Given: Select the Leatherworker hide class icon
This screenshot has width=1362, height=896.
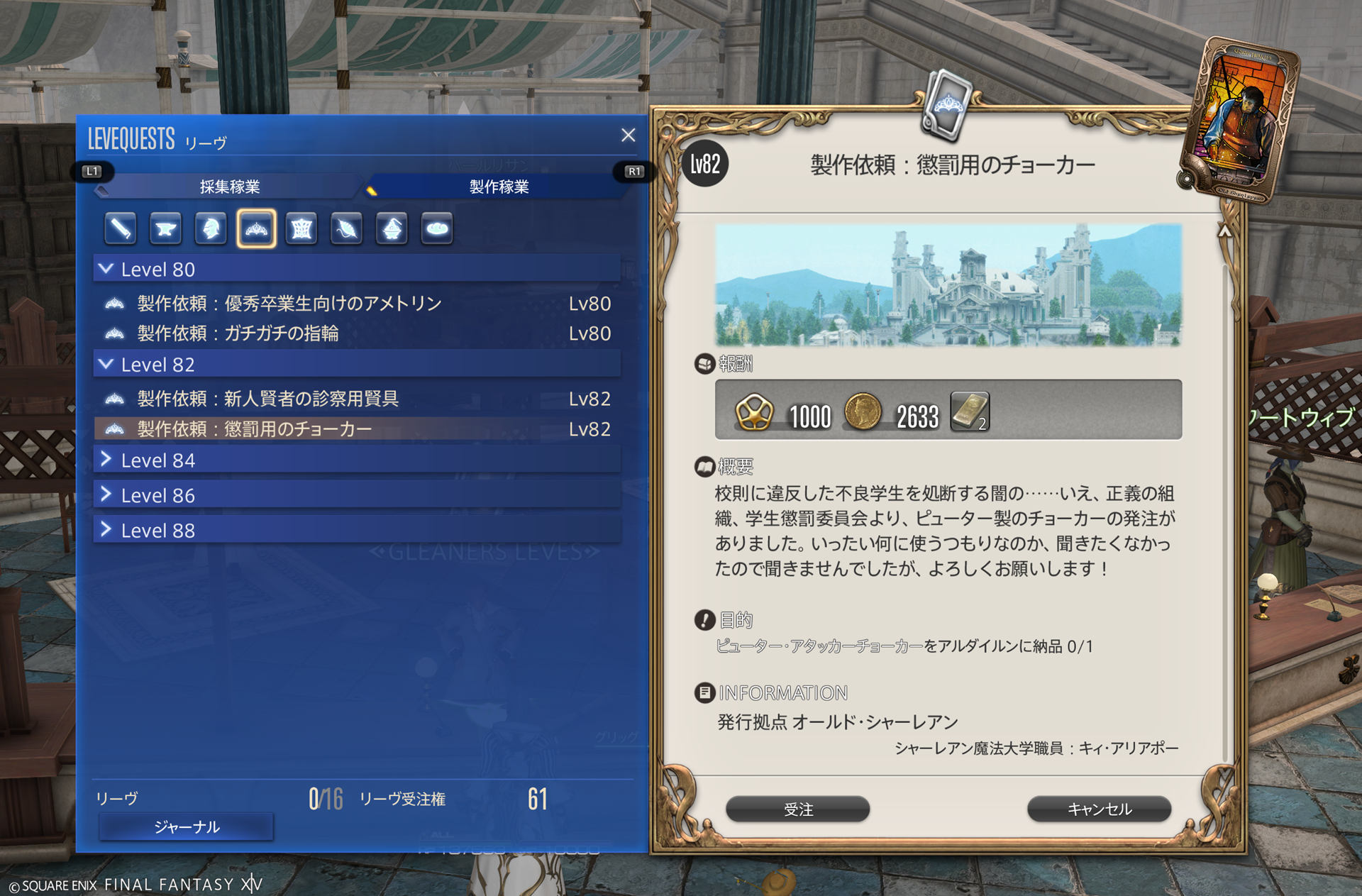Looking at the screenshot, I should [x=301, y=228].
